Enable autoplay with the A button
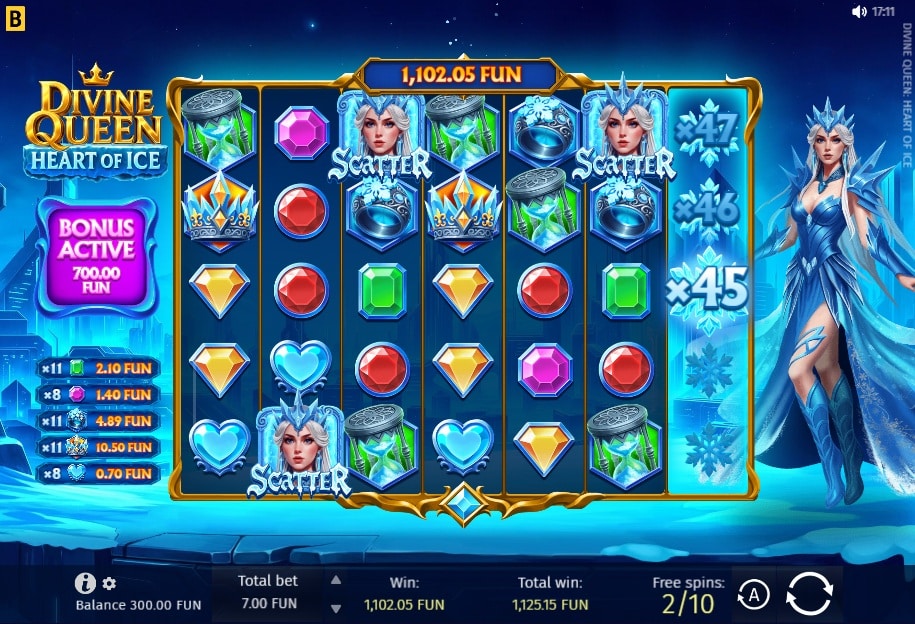The image size is (915, 624). pos(753,596)
